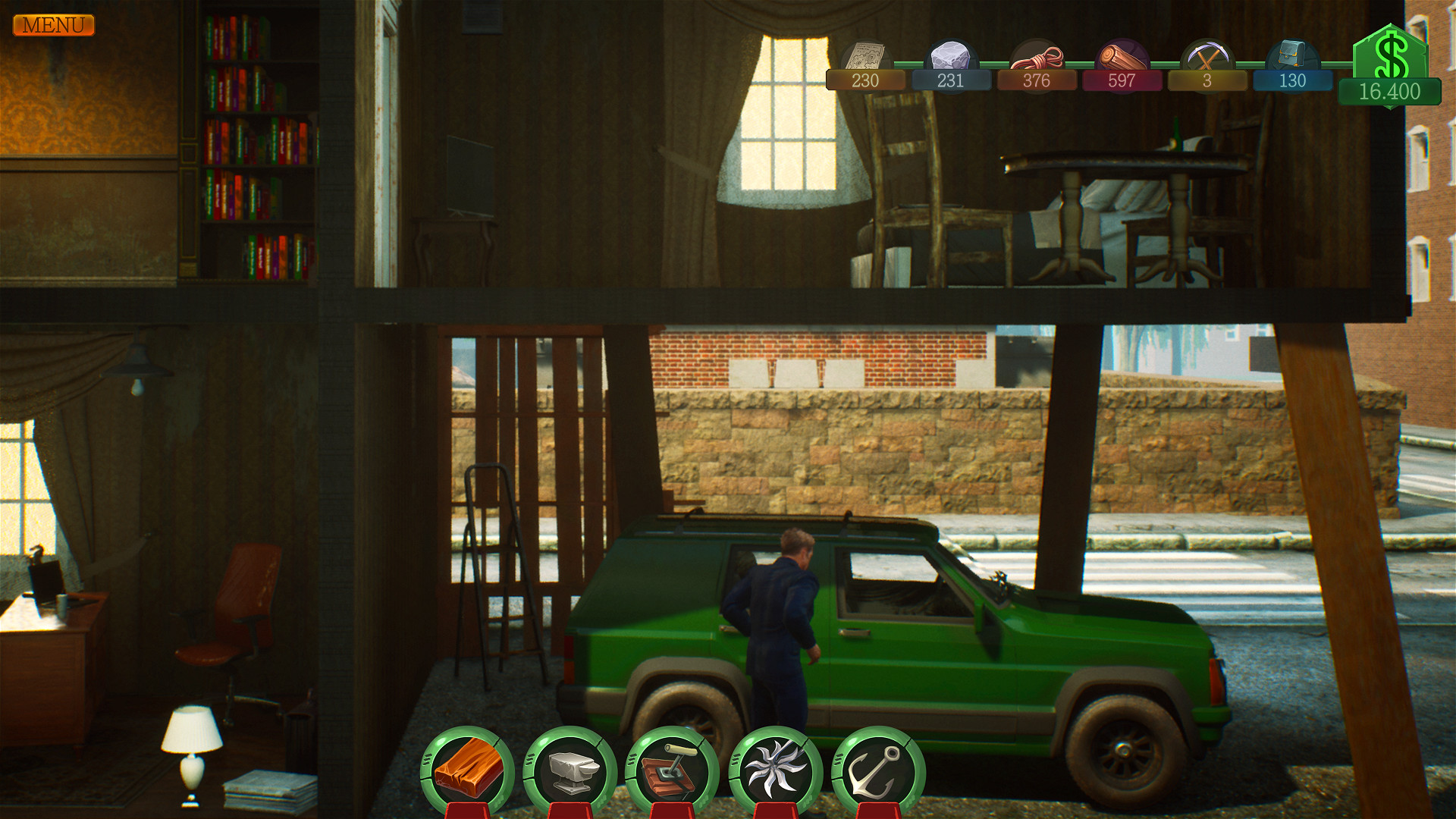Image resolution: width=1456 pixels, height=819 pixels.
Task: Click the red banner under the plank icon
Action: pos(466,813)
